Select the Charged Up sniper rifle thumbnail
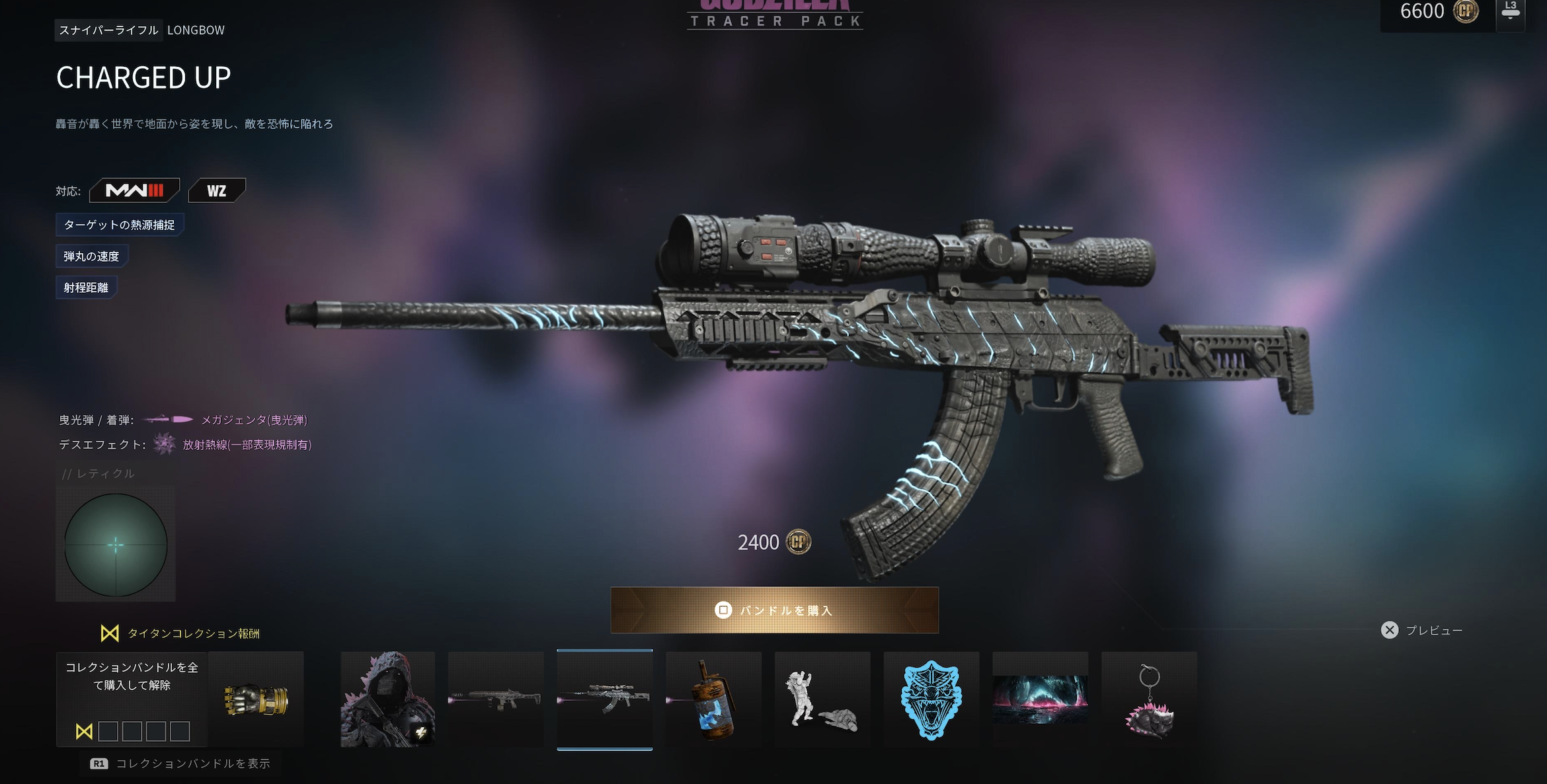This screenshot has width=1547, height=784. click(x=604, y=699)
